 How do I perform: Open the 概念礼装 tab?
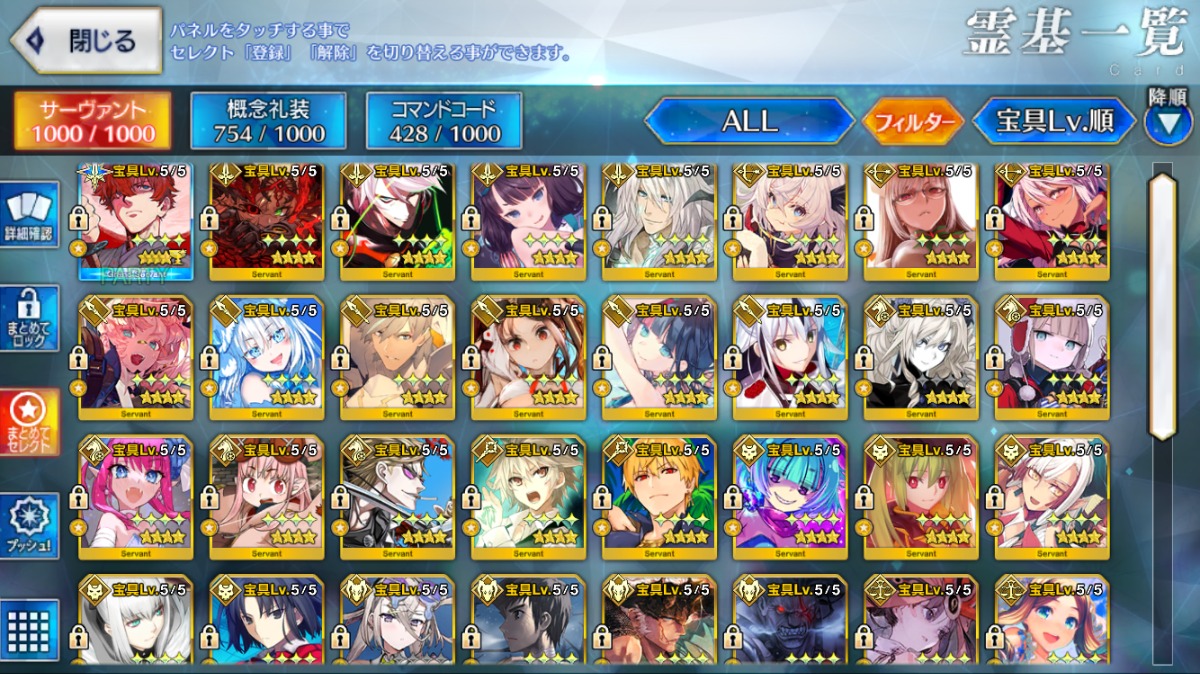[268, 122]
